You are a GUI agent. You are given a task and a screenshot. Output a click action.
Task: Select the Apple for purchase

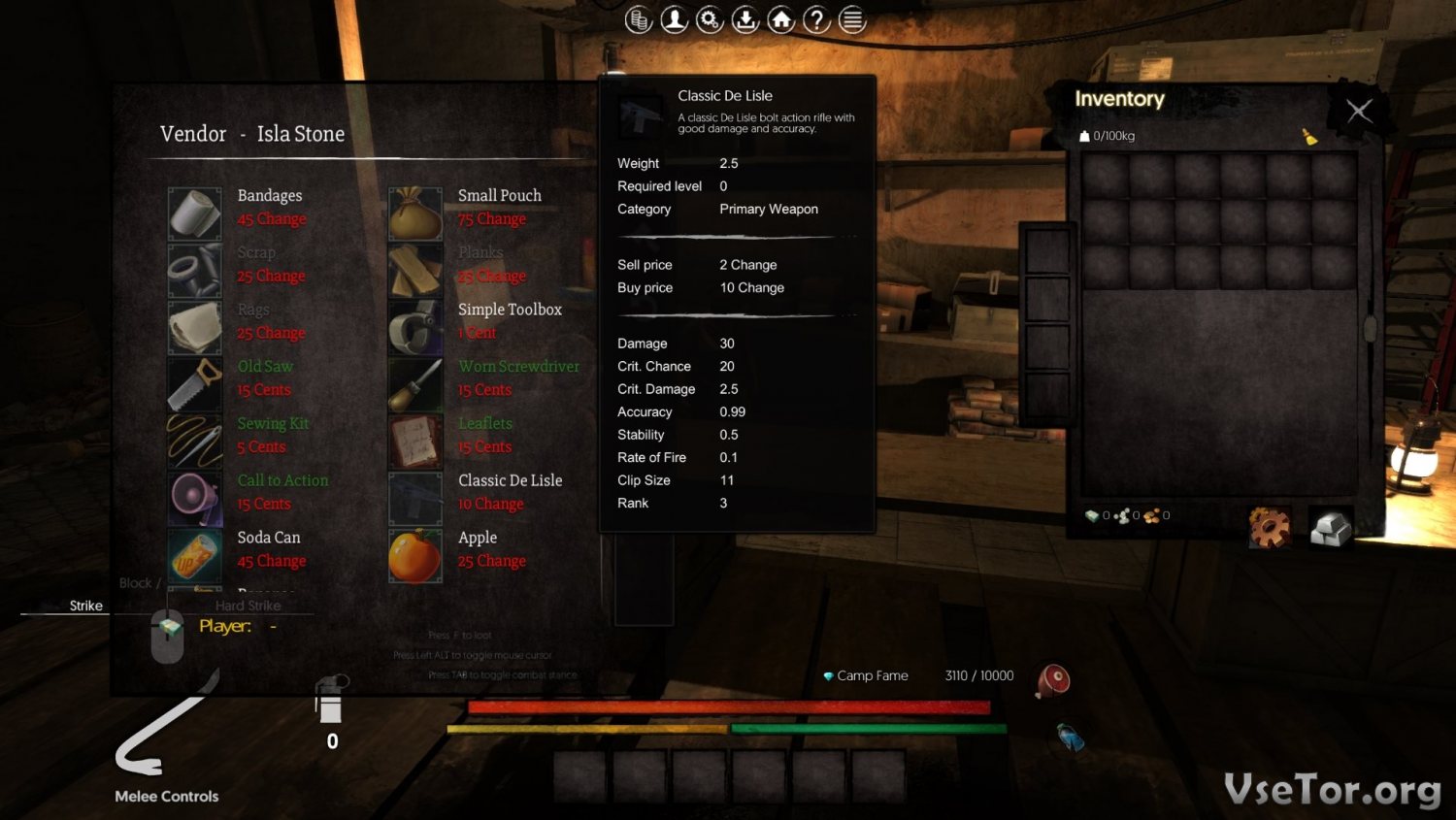(x=415, y=555)
